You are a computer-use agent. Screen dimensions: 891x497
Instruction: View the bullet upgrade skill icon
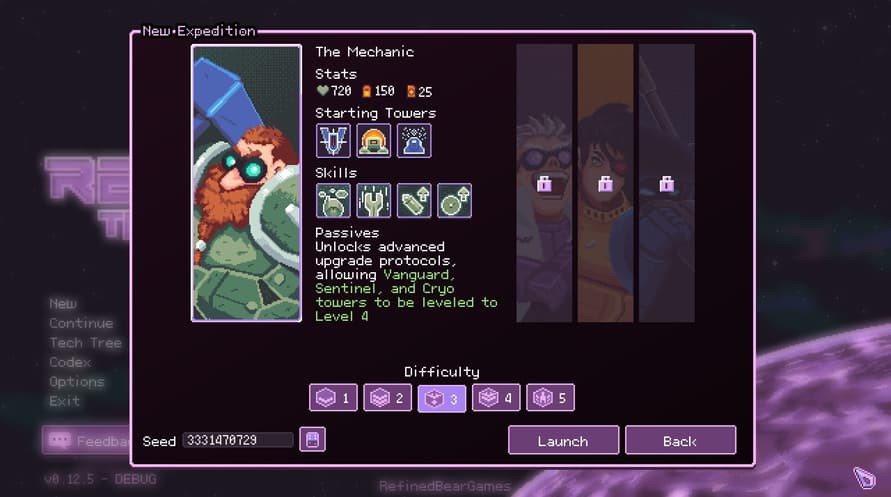tap(414, 201)
